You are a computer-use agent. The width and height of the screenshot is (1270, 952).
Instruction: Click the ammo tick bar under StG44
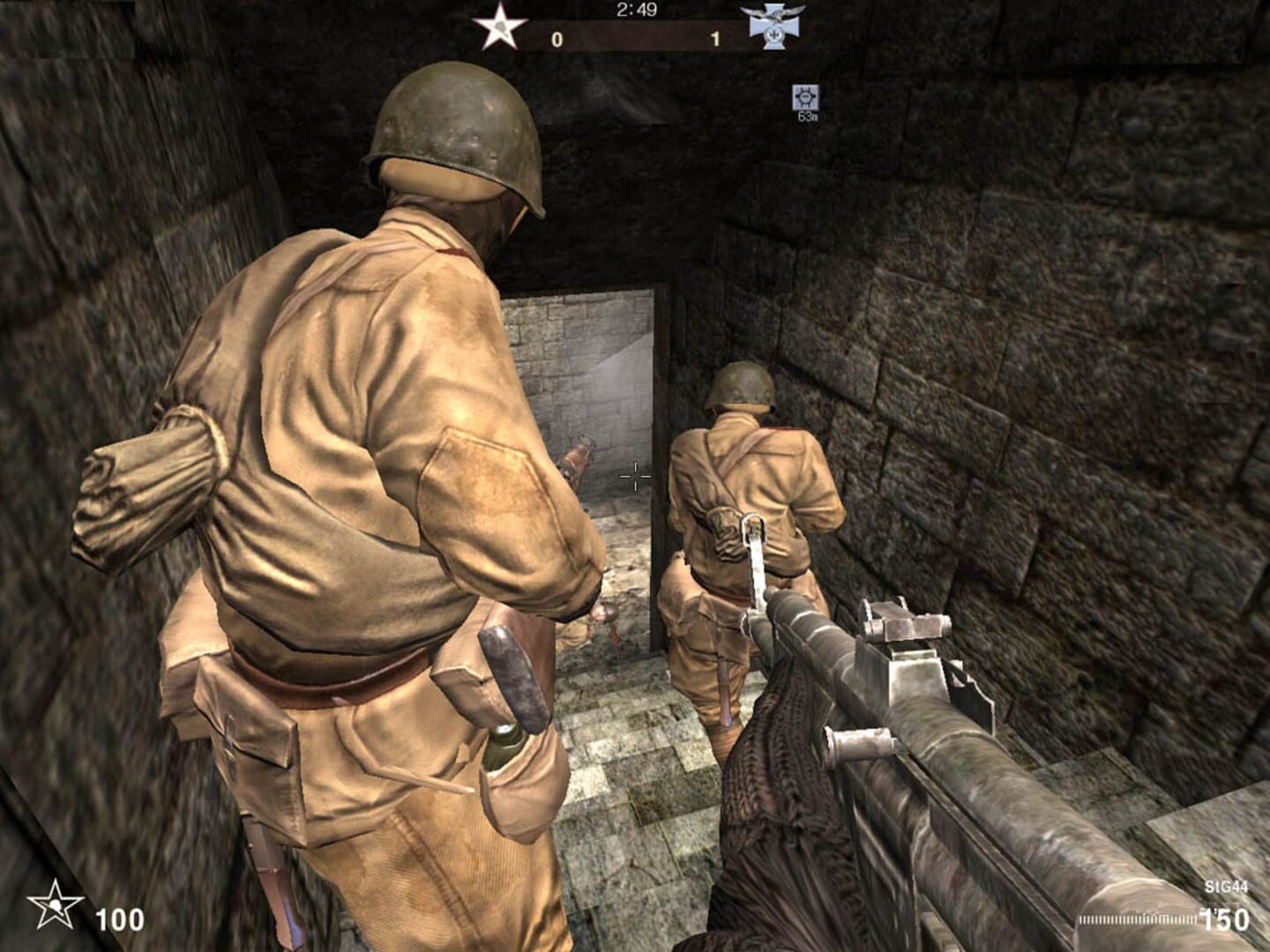coord(1138,917)
